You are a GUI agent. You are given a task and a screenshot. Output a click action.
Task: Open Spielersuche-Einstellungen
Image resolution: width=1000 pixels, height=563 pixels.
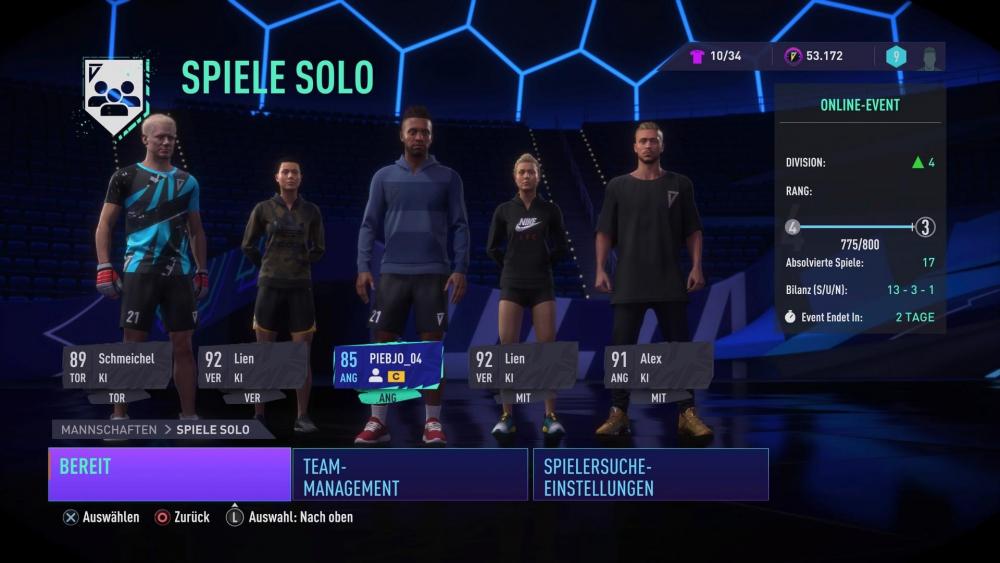pos(651,474)
